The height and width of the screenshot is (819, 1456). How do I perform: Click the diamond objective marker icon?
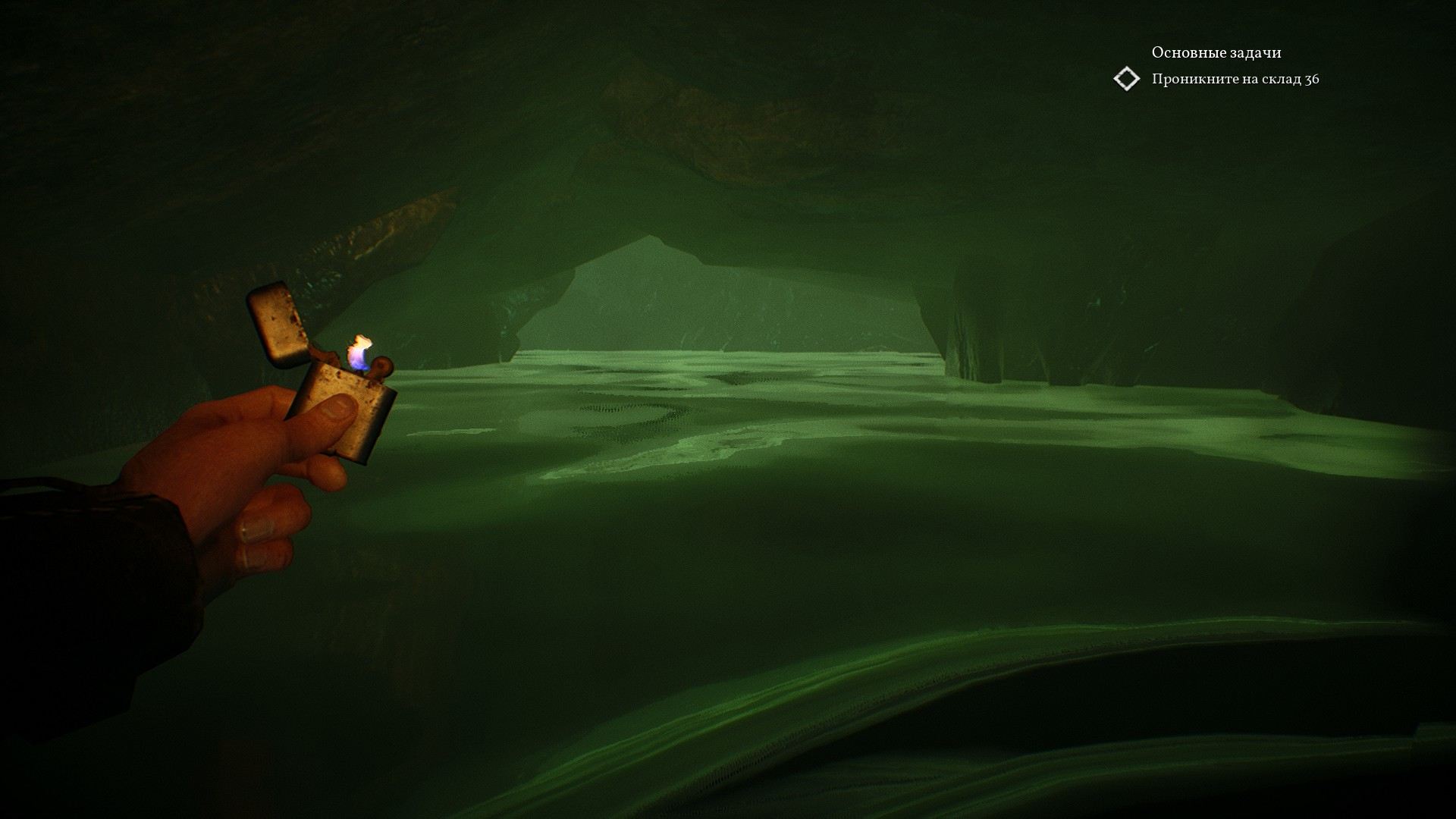coord(1126,79)
